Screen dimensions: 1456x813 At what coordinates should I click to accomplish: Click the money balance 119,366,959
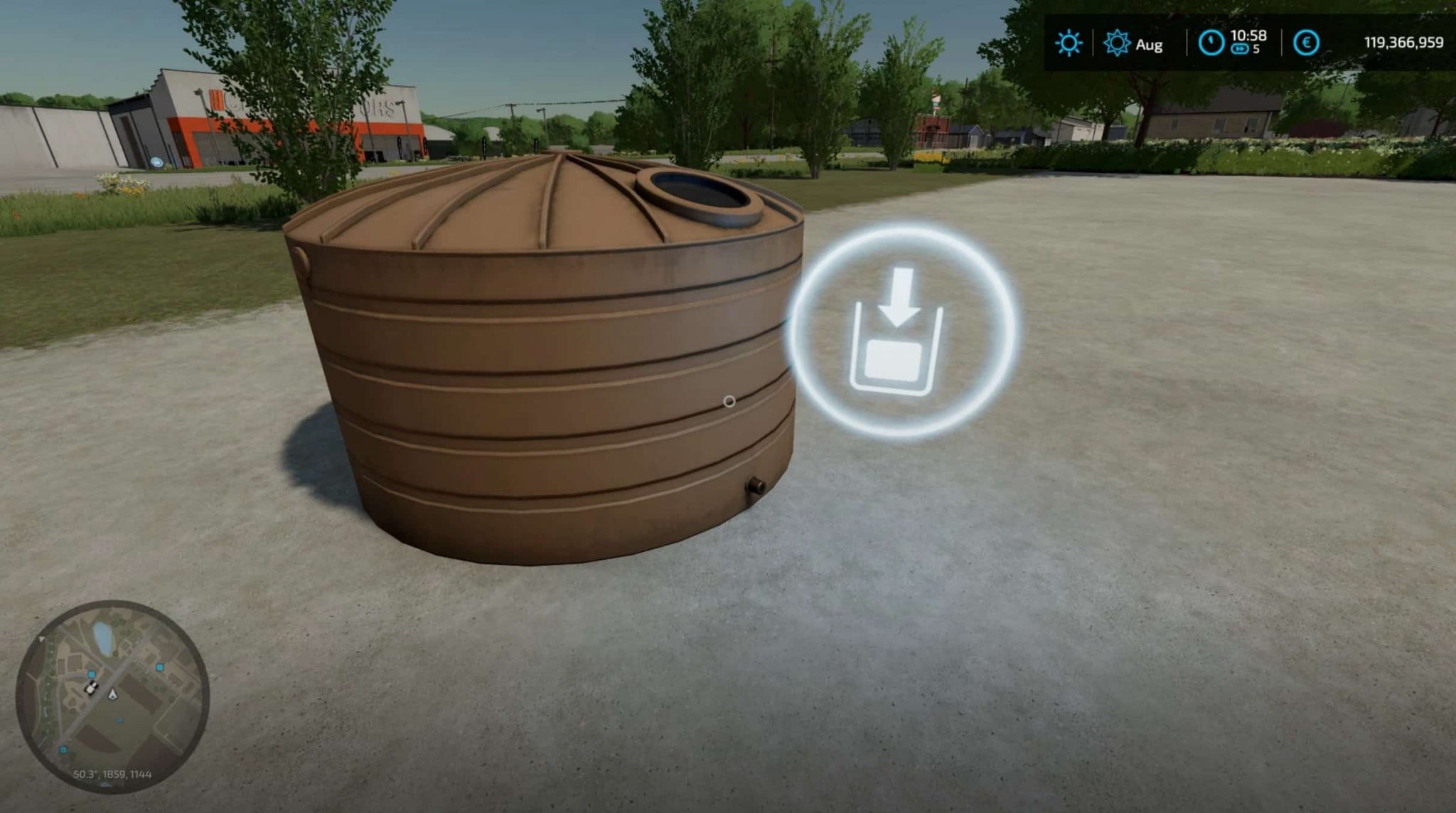click(1405, 42)
